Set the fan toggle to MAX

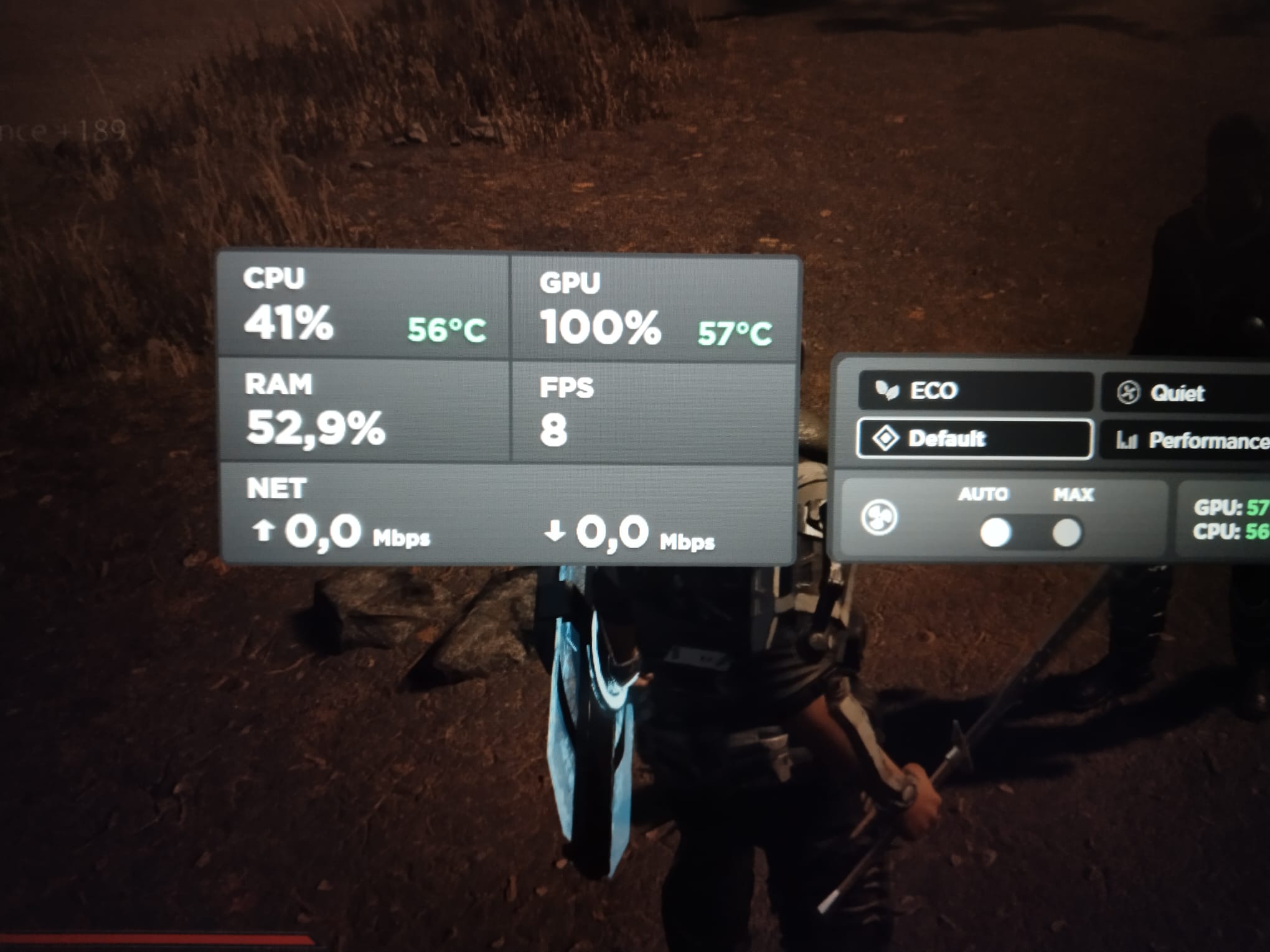point(1066,533)
